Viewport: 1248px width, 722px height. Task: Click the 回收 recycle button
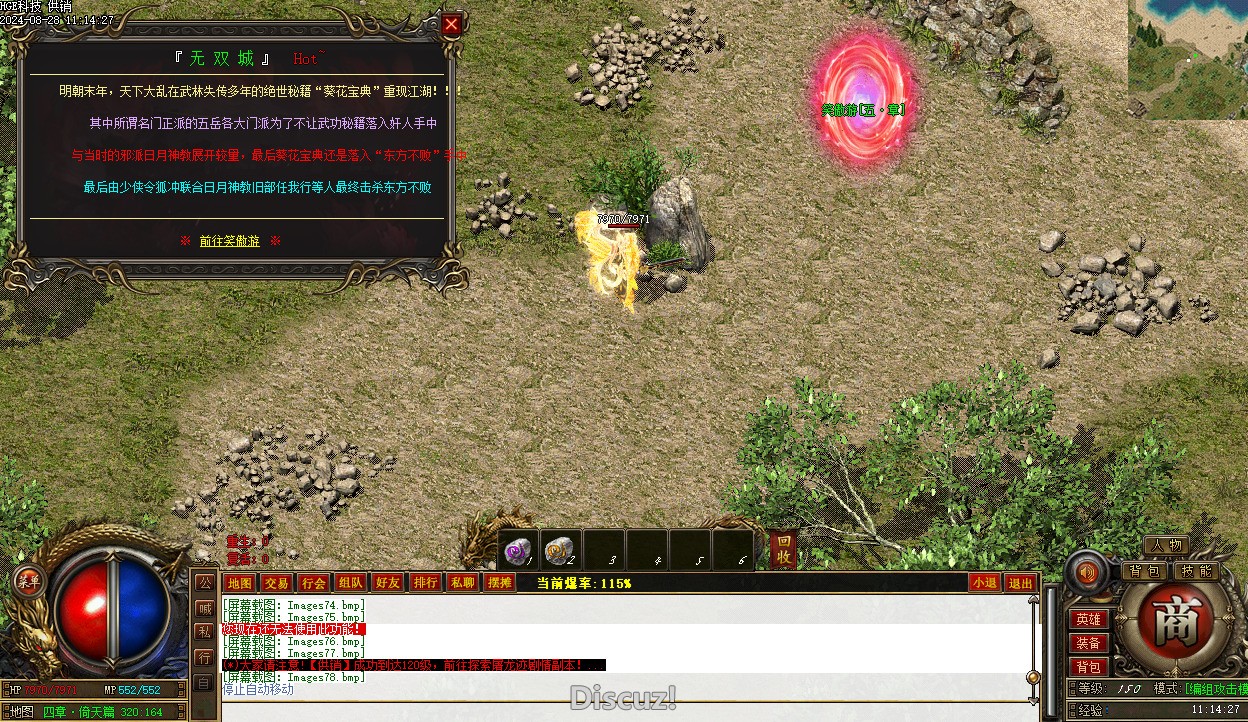point(783,550)
